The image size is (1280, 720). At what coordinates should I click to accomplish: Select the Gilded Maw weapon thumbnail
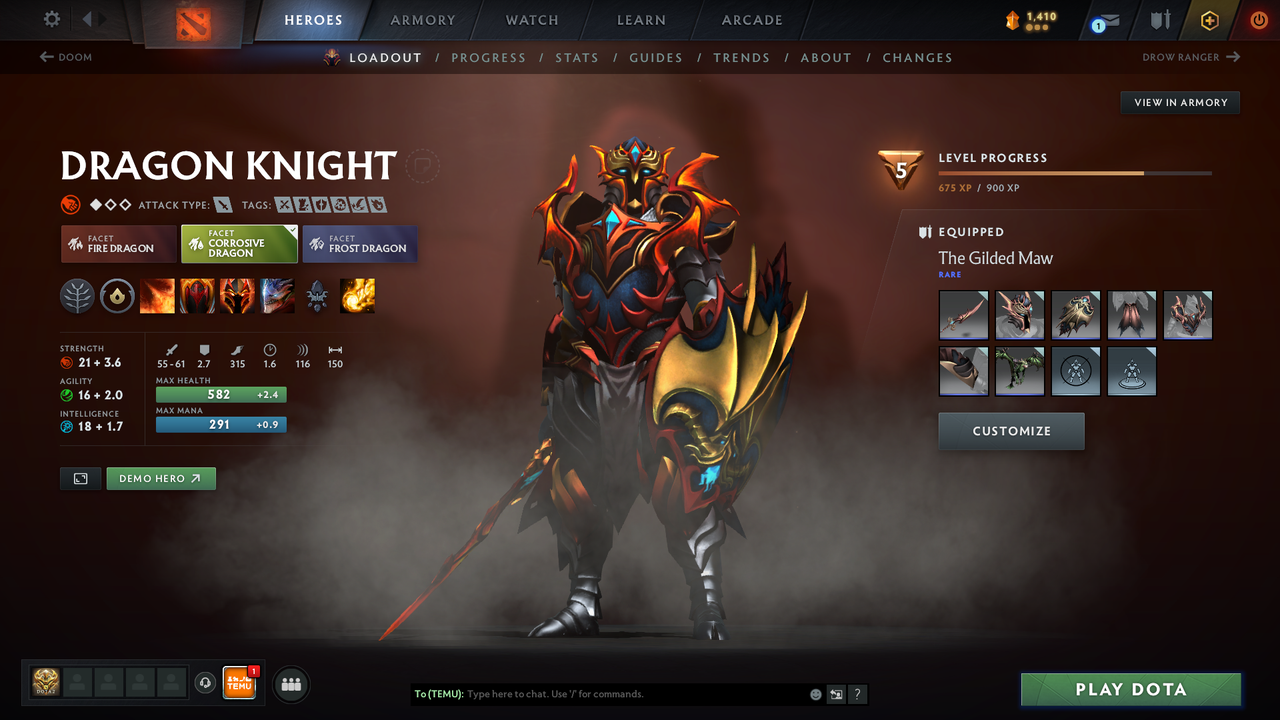pyautogui.click(x=963, y=315)
